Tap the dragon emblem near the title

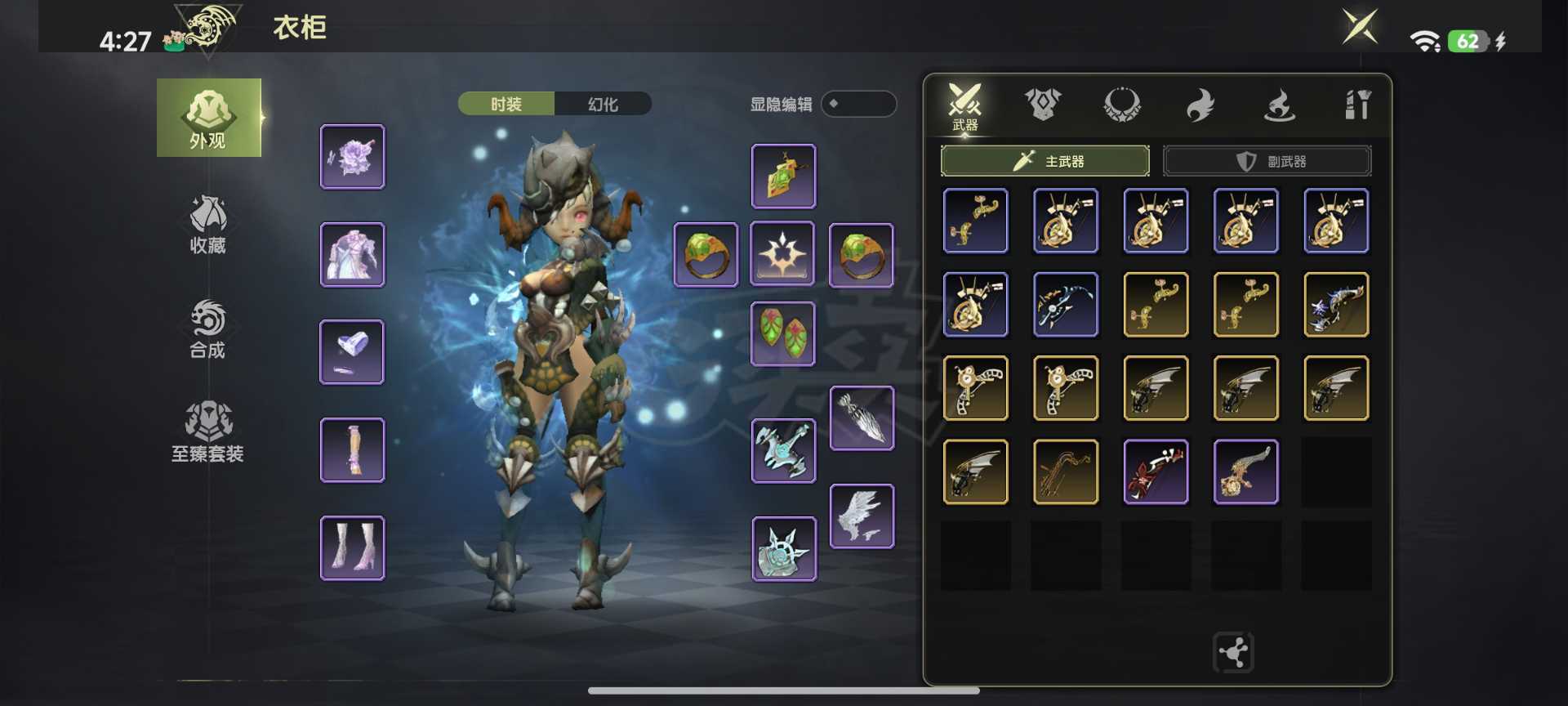(x=207, y=28)
